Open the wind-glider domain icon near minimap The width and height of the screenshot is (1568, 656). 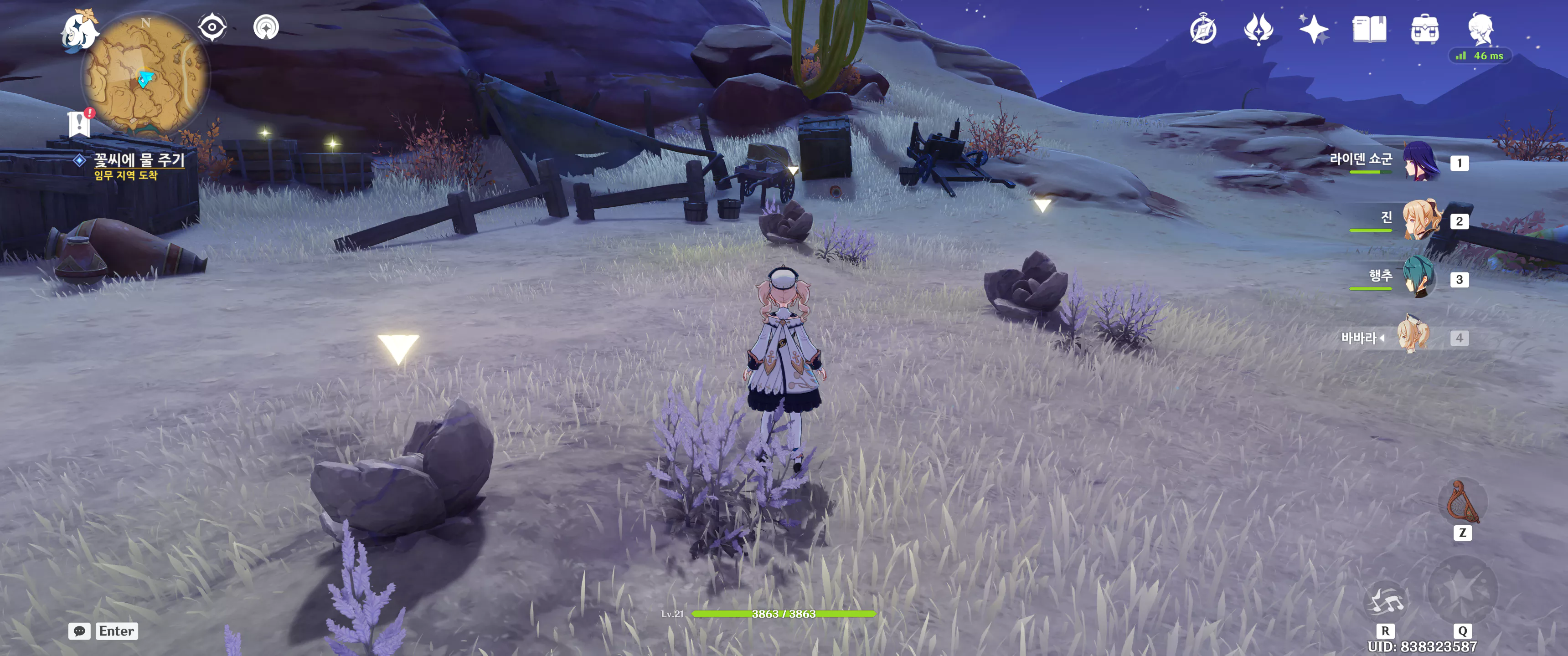click(x=266, y=27)
